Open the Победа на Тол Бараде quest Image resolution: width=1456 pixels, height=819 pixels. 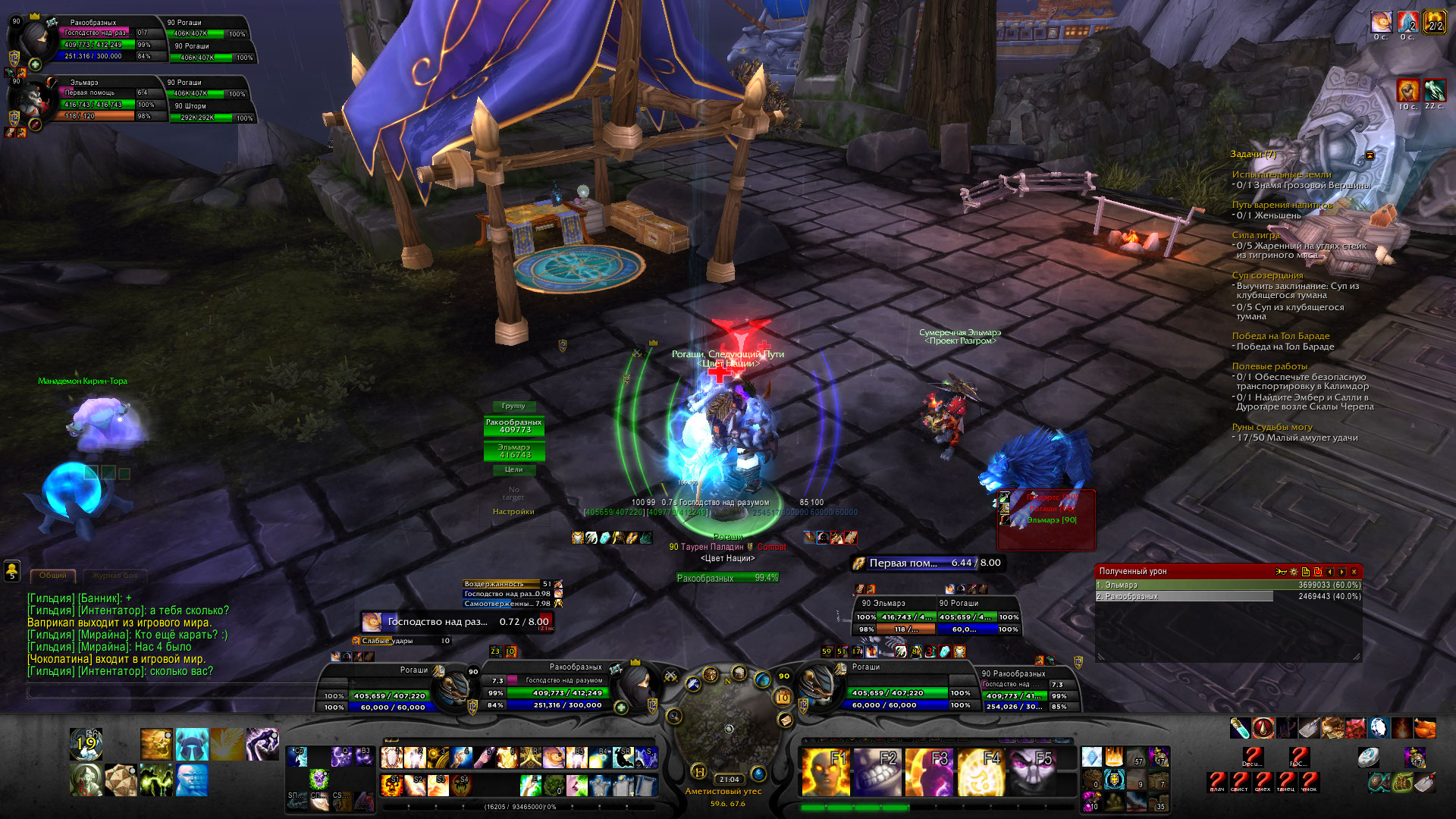[x=1280, y=336]
